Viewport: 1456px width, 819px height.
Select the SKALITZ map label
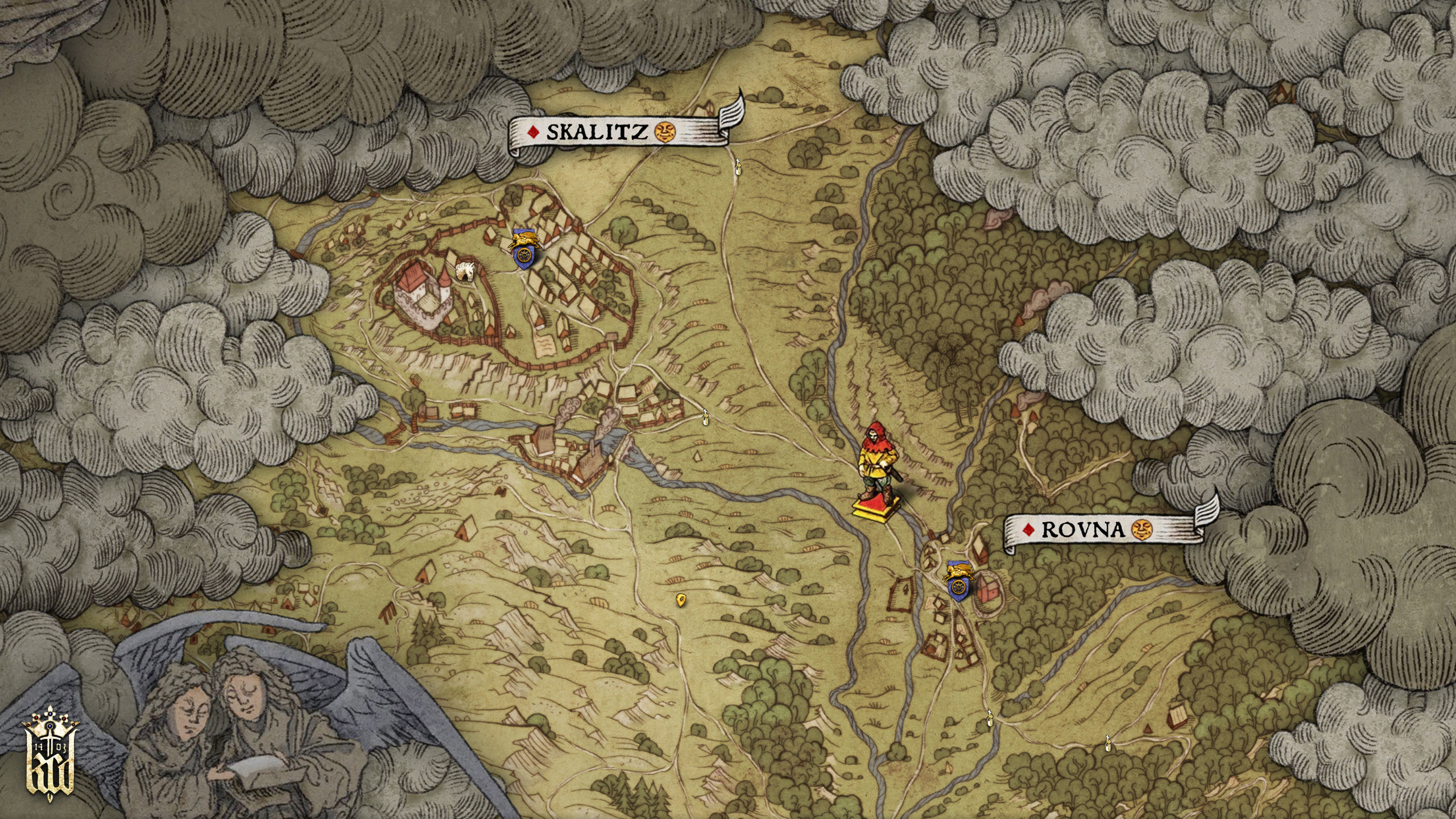597,132
